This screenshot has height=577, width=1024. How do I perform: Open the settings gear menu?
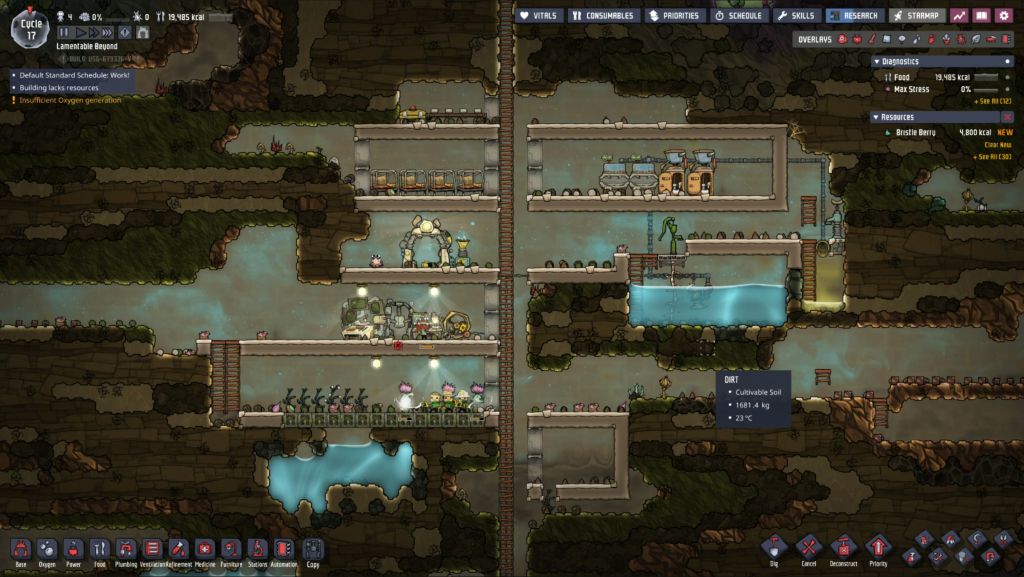click(1003, 15)
